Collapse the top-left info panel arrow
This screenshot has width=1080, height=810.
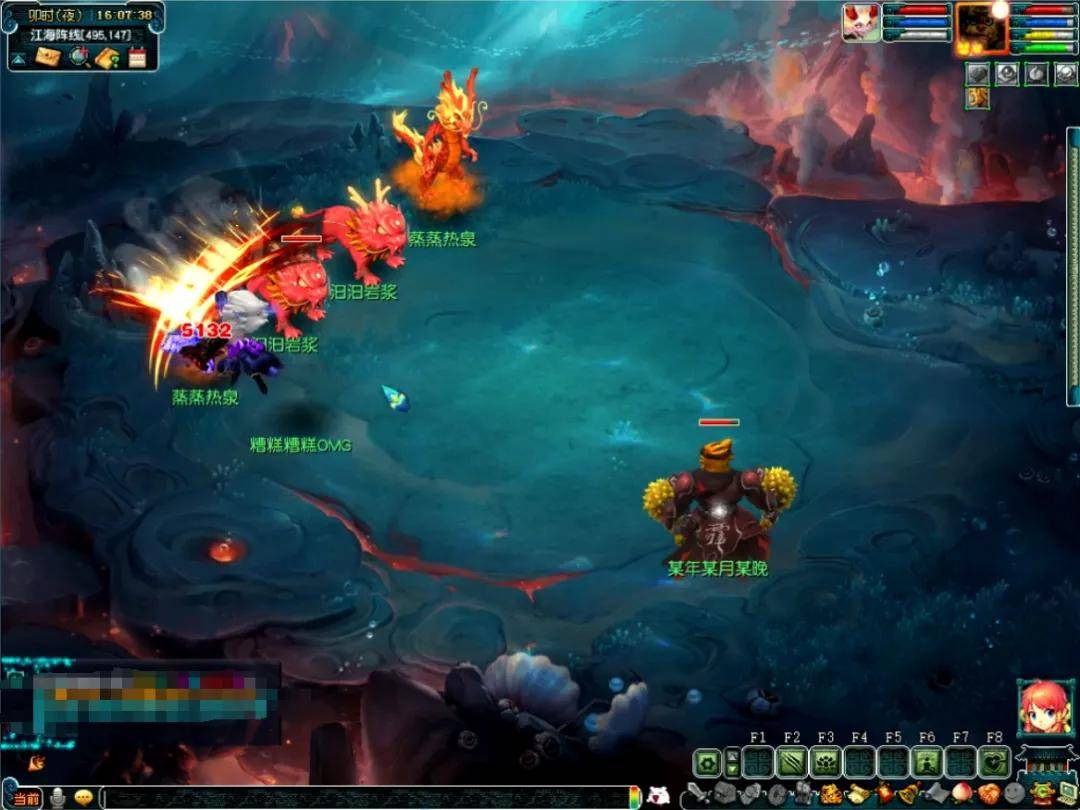[19, 58]
